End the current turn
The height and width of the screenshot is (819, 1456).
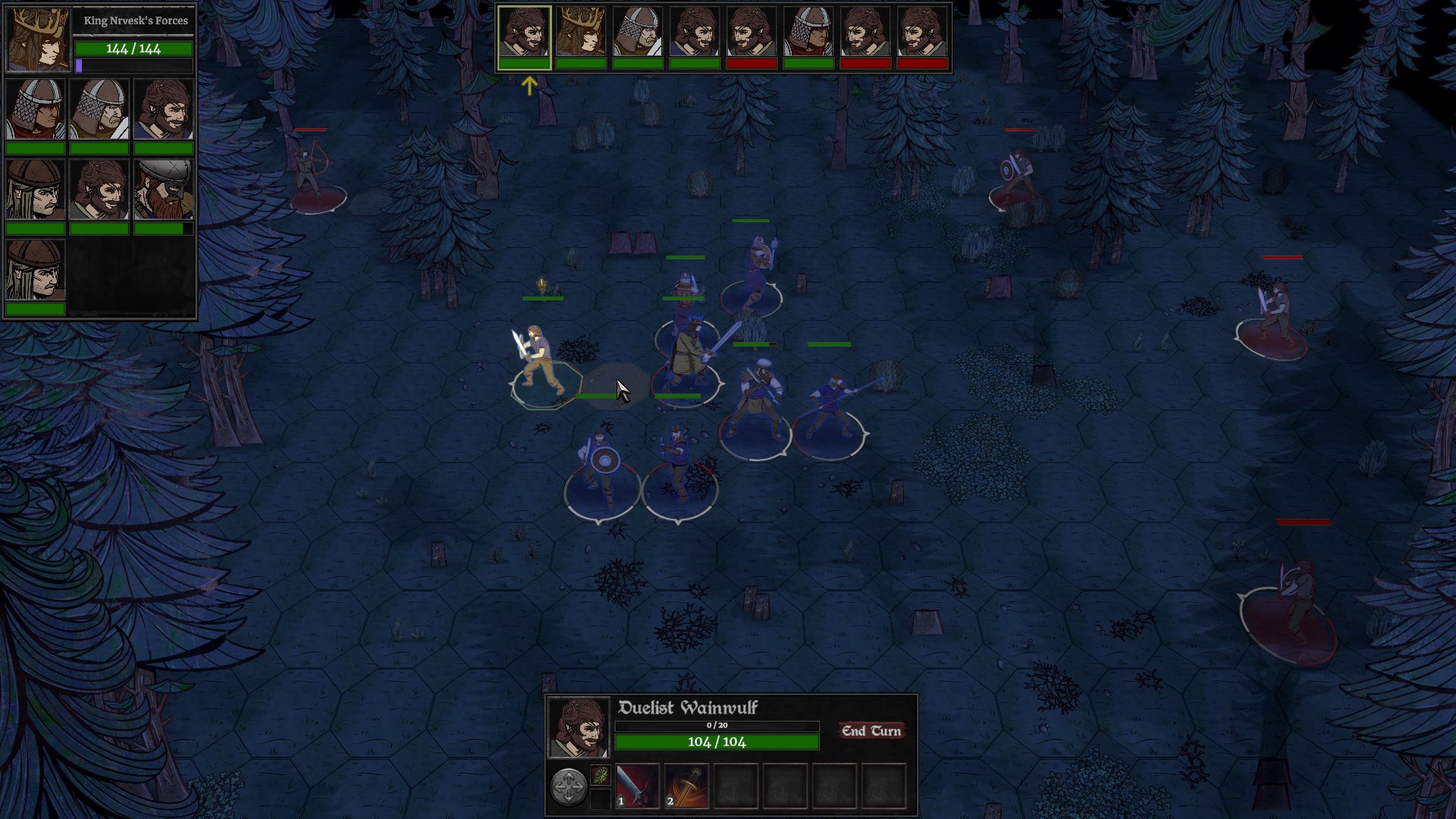(871, 731)
